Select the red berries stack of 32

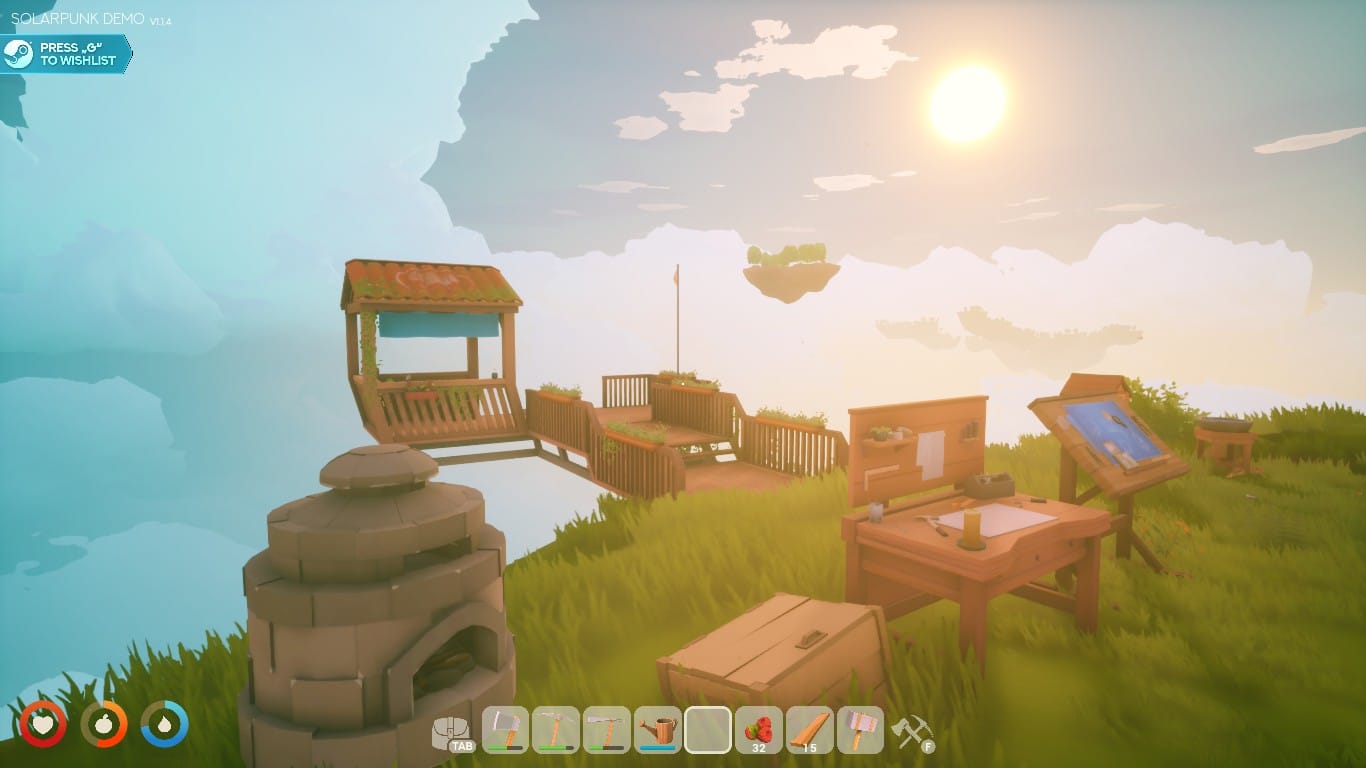tap(758, 730)
